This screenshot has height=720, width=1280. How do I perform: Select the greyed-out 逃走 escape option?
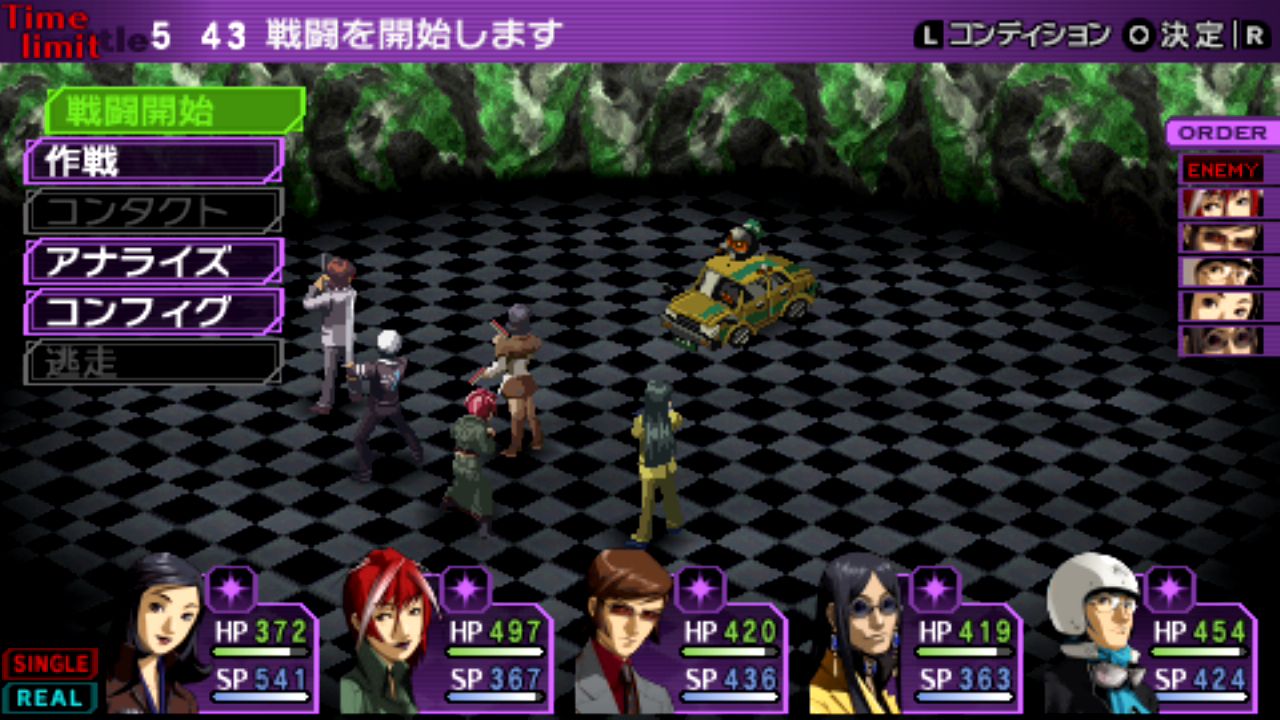(x=154, y=362)
